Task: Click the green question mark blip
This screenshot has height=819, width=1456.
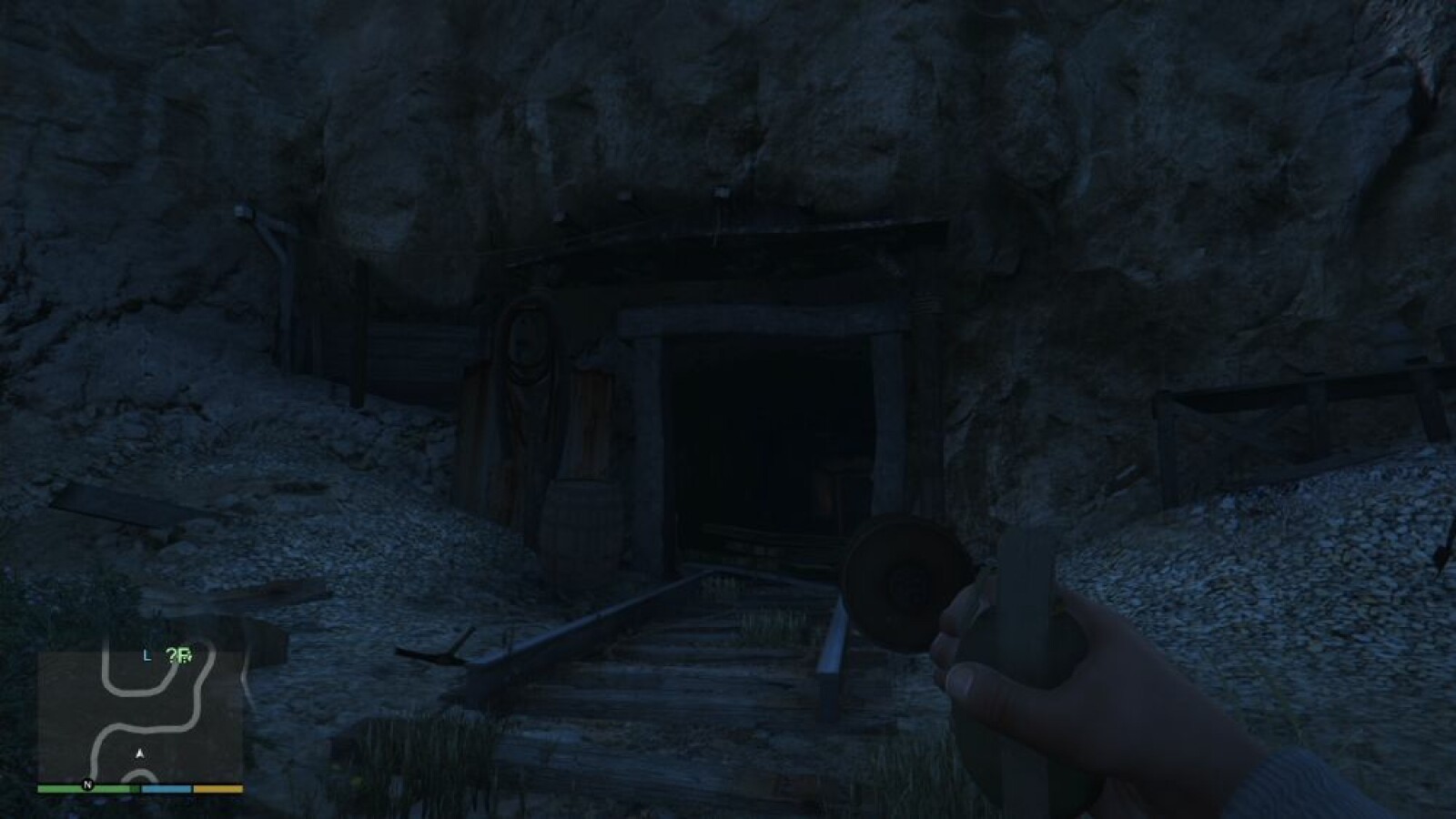Action: (175, 656)
